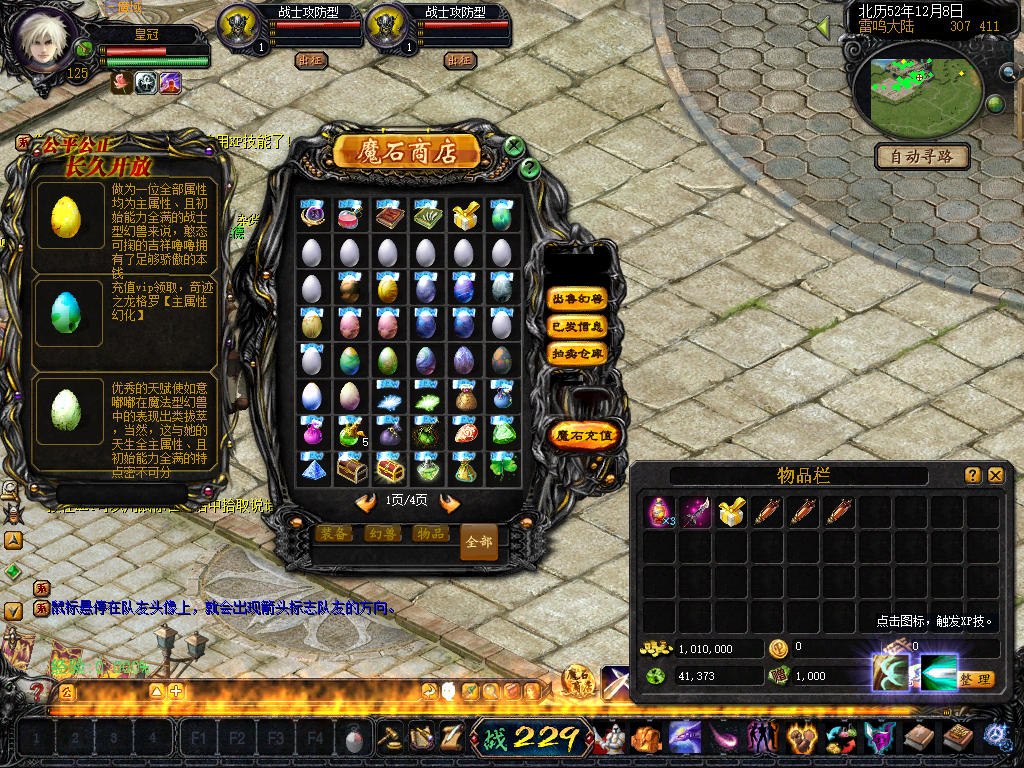Select the 全部 all-items tab

[479, 541]
